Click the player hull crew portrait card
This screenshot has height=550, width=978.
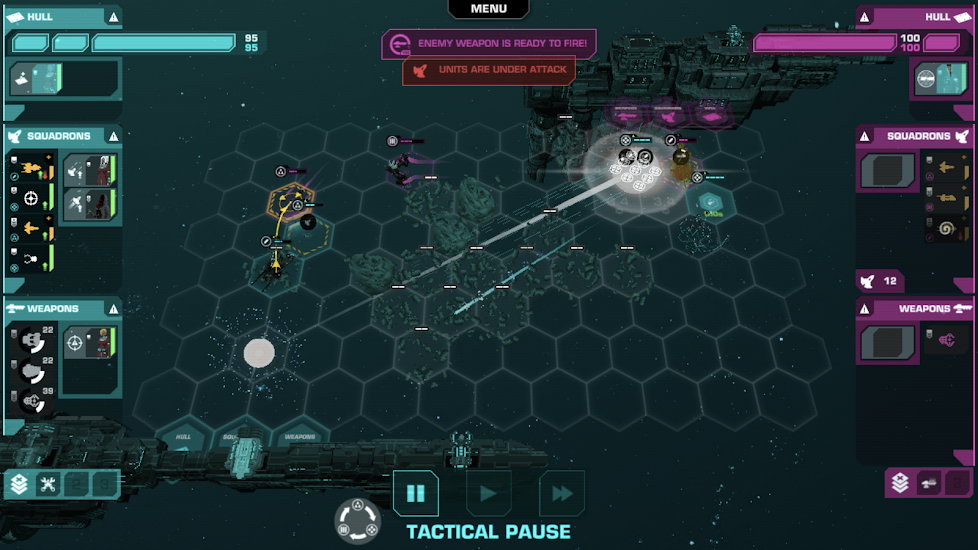point(36,79)
